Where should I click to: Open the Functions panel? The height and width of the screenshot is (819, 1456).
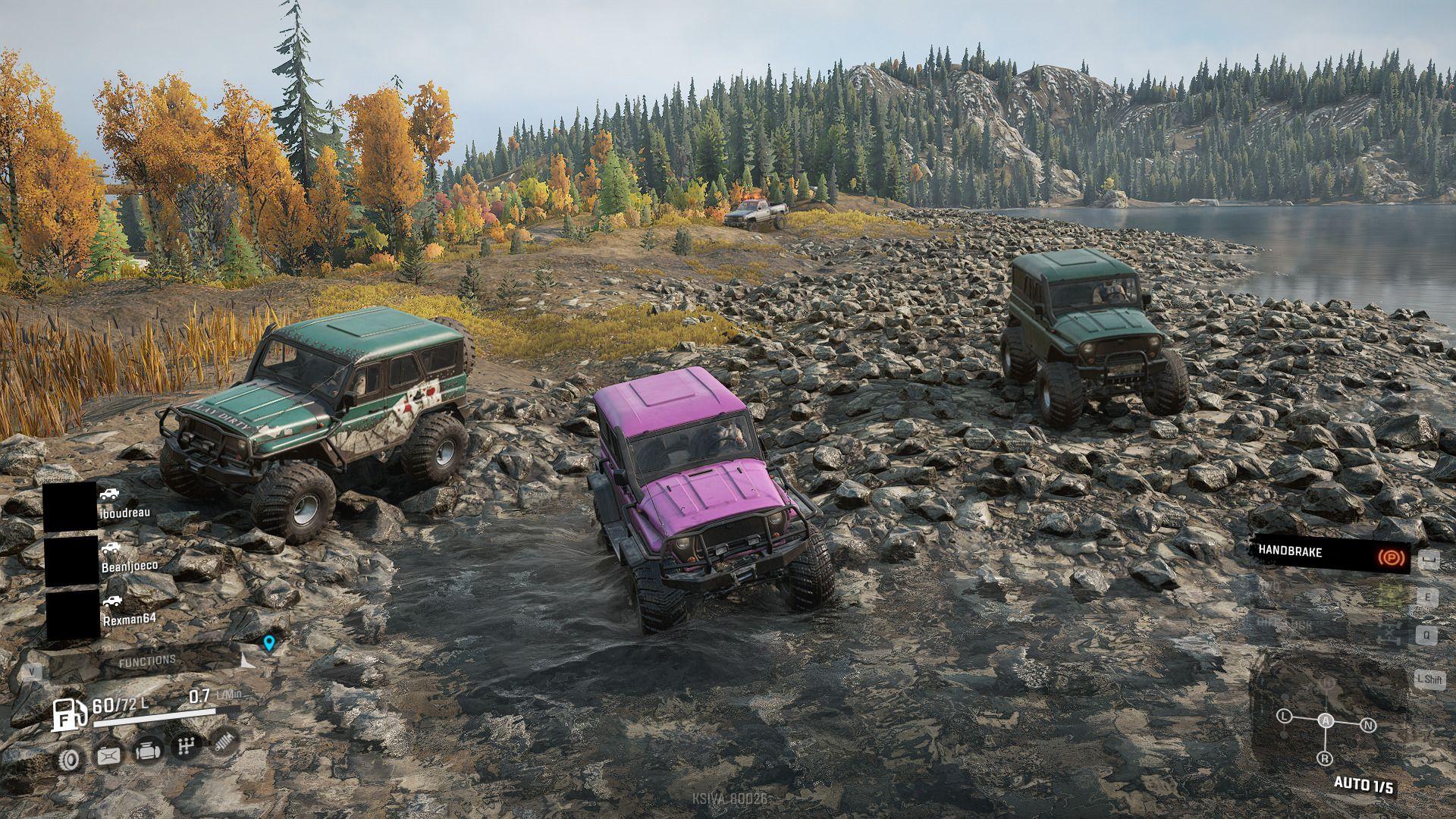click(147, 661)
